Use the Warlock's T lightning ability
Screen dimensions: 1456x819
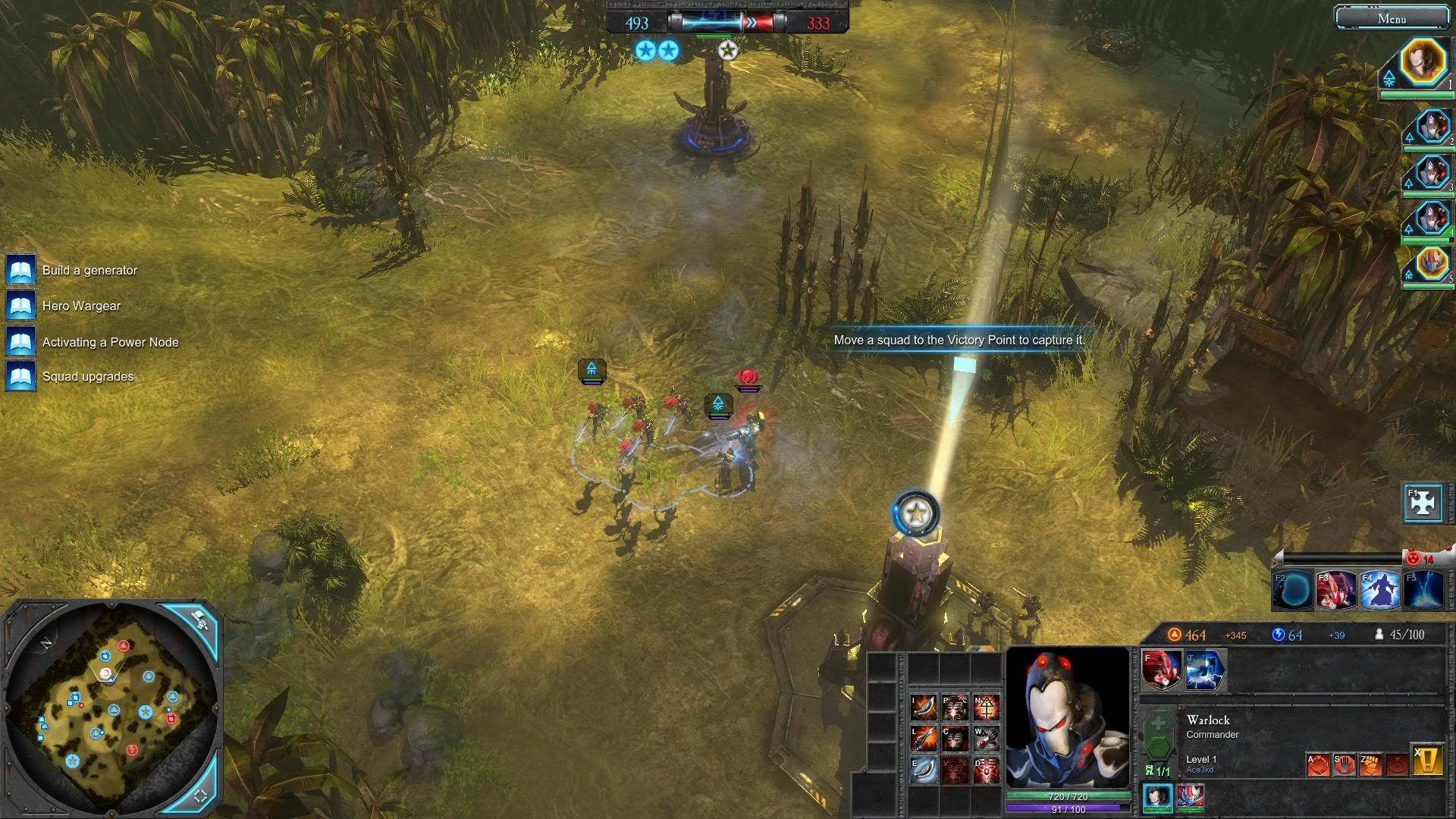click(x=1205, y=670)
